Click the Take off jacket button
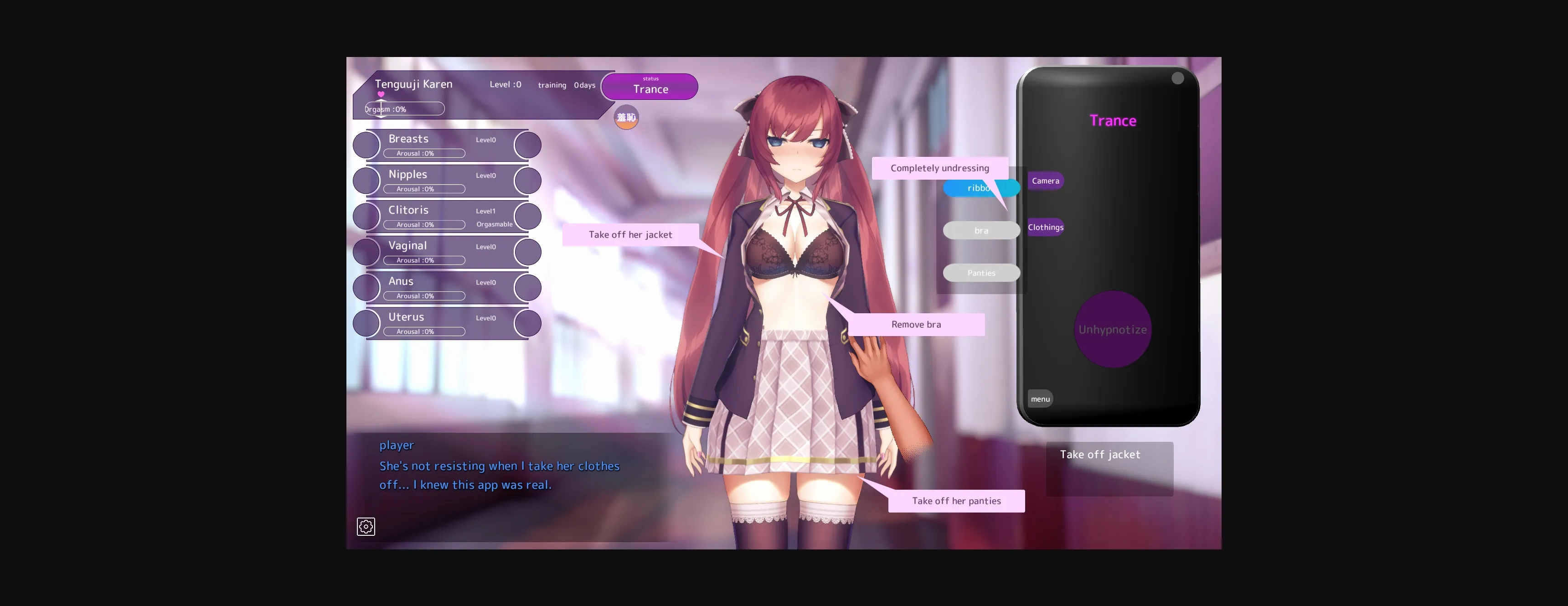 click(1109, 468)
